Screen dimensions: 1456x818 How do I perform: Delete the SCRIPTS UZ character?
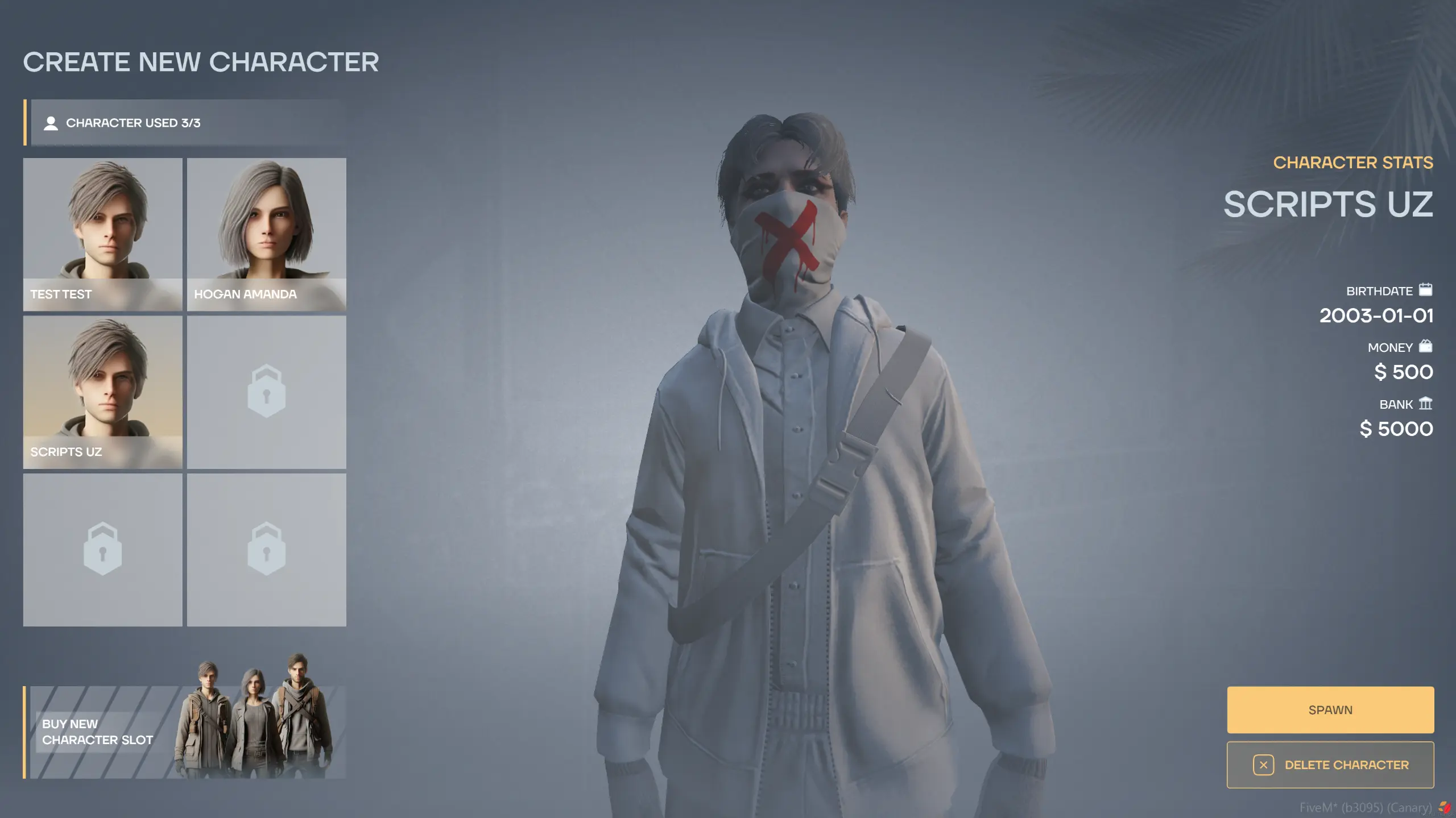click(x=1330, y=765)
